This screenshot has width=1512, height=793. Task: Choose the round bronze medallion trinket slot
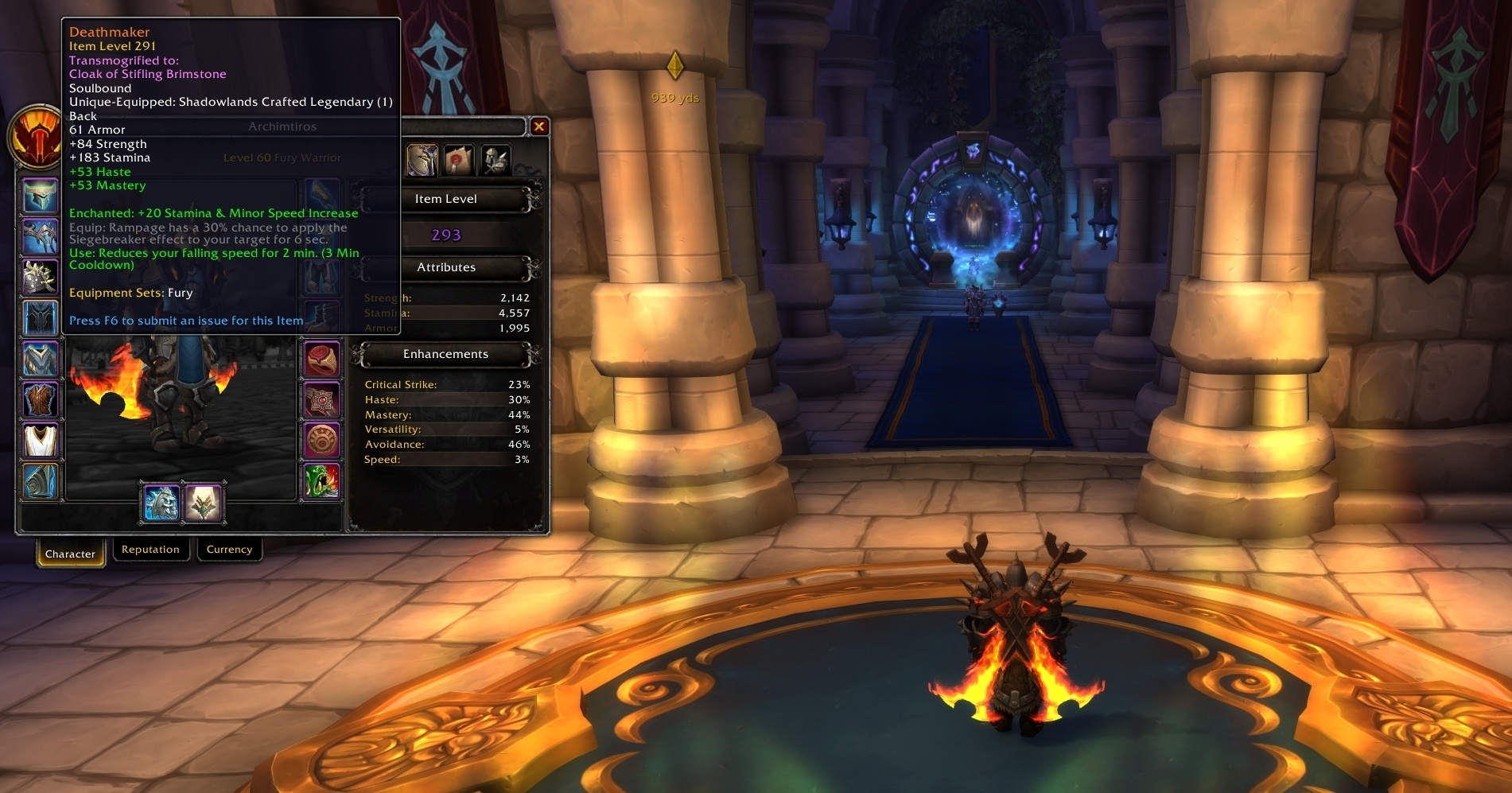[x=321, y=440]
